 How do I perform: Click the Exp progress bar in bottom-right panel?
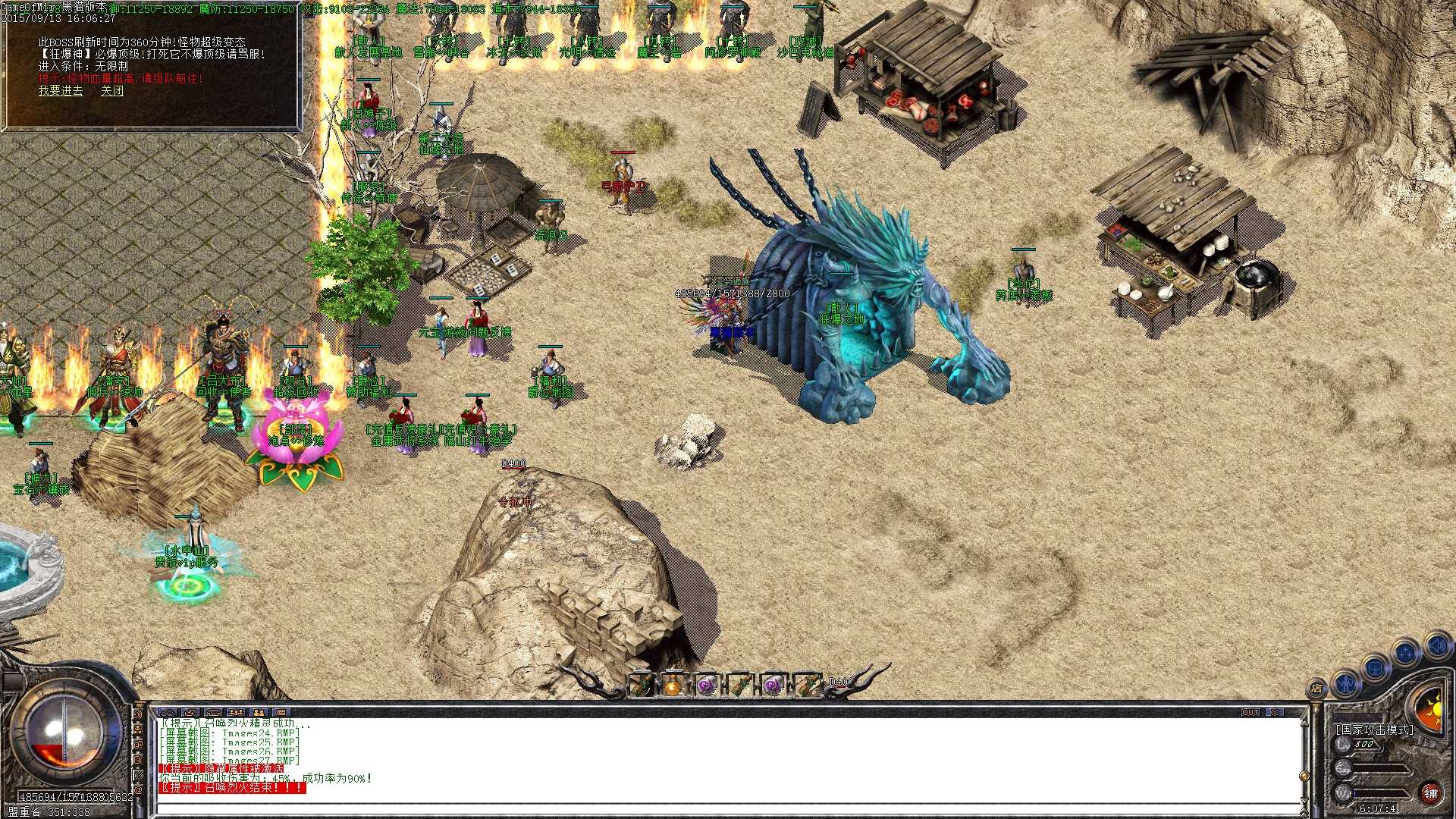coord(1380,769)
